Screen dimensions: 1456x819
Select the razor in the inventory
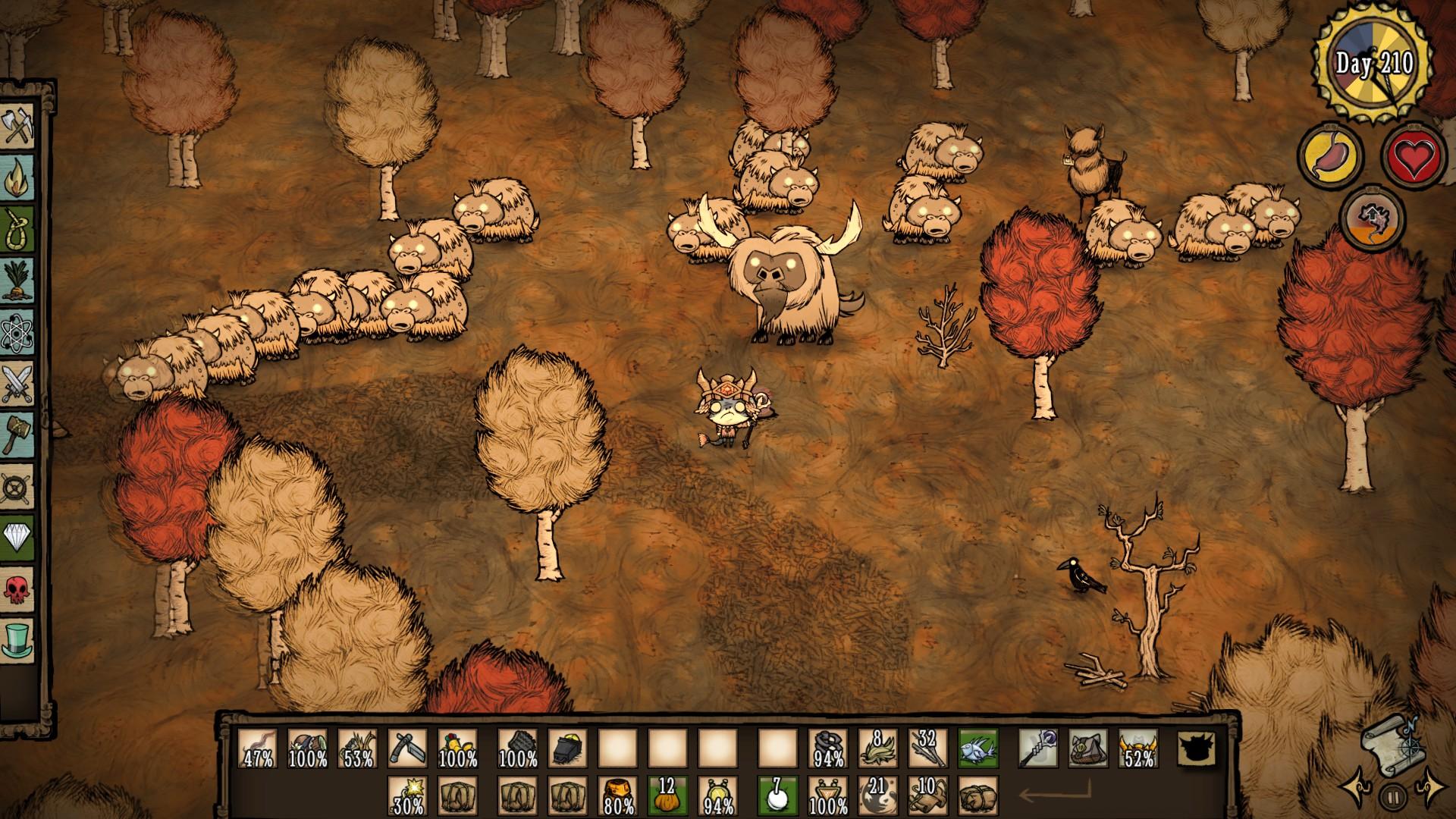[x=407, y=749]
